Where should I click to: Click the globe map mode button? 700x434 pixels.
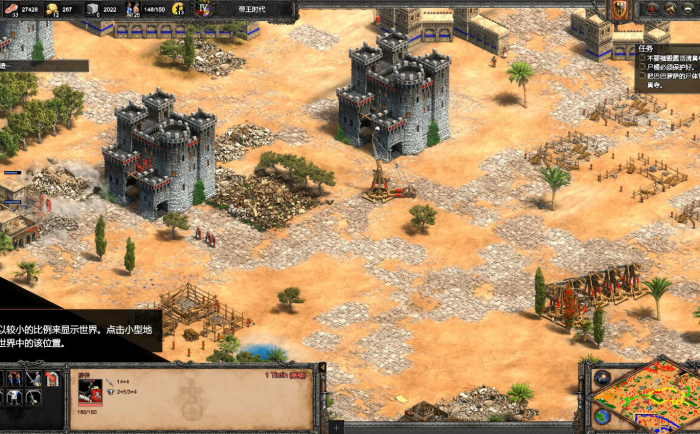pos(601,415)
